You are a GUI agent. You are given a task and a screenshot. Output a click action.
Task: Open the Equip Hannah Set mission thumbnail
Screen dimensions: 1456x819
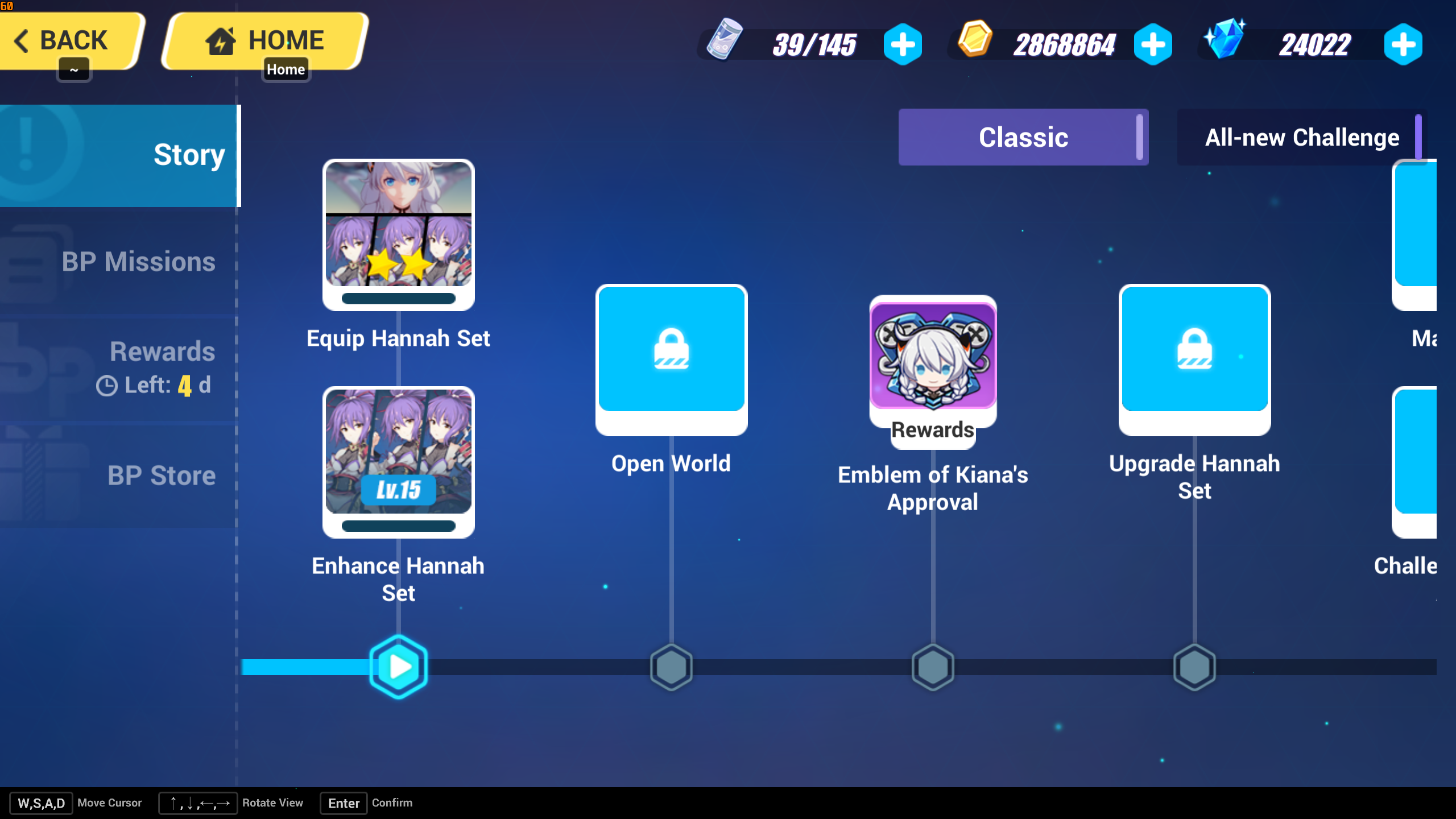[398, 235]
